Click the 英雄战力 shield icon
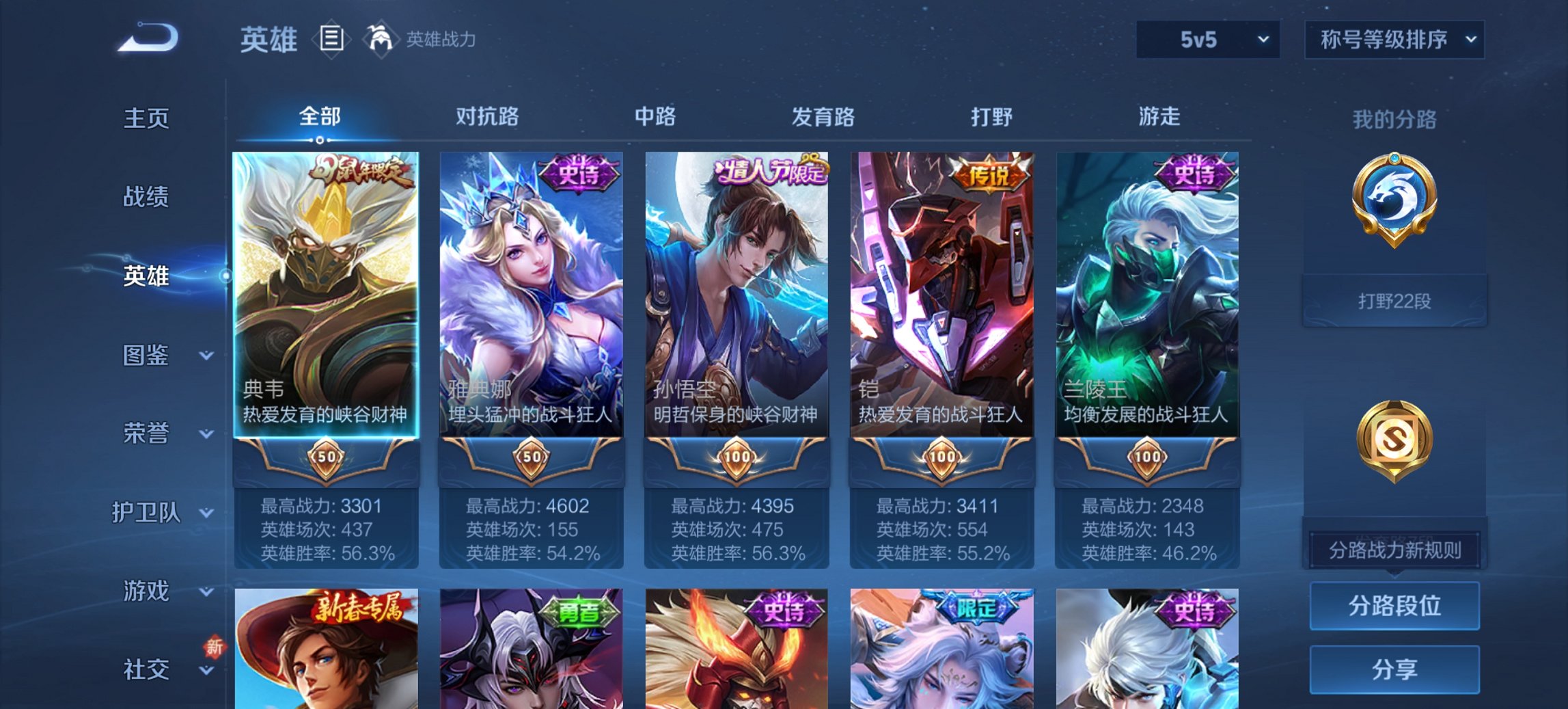1568x709 pixels. click(x=380, y=38)
